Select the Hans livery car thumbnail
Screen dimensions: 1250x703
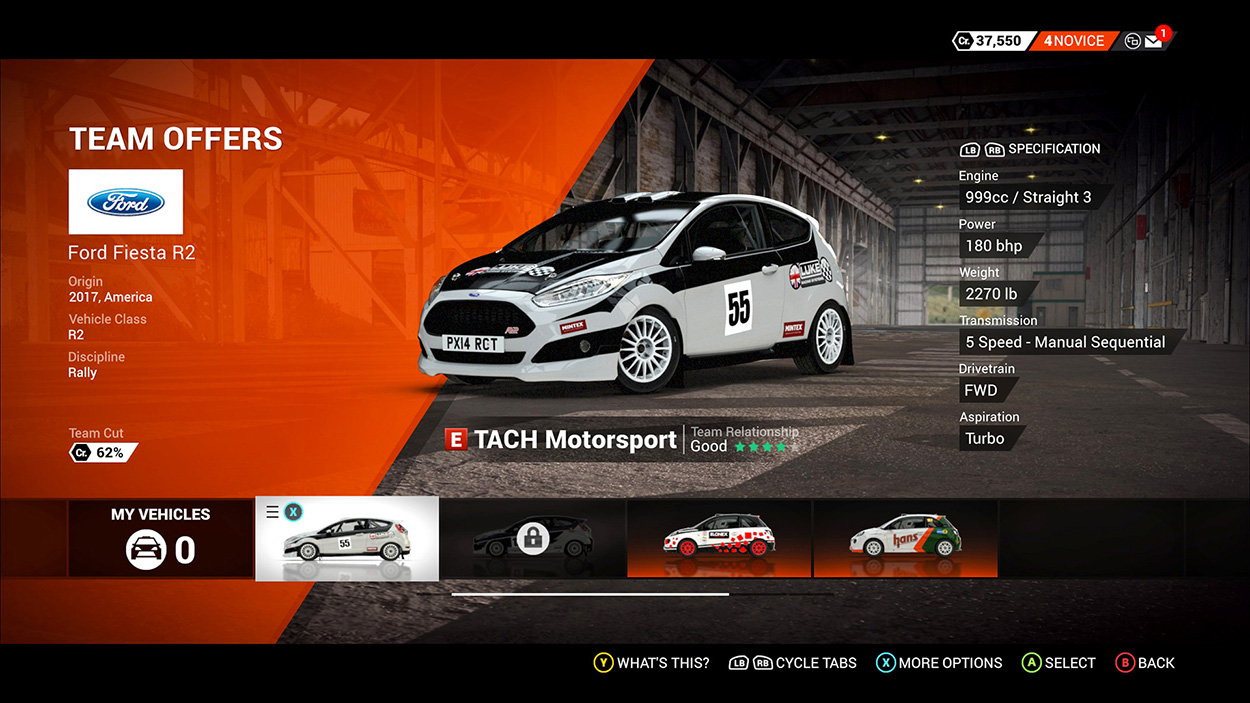tap(905, 539)
